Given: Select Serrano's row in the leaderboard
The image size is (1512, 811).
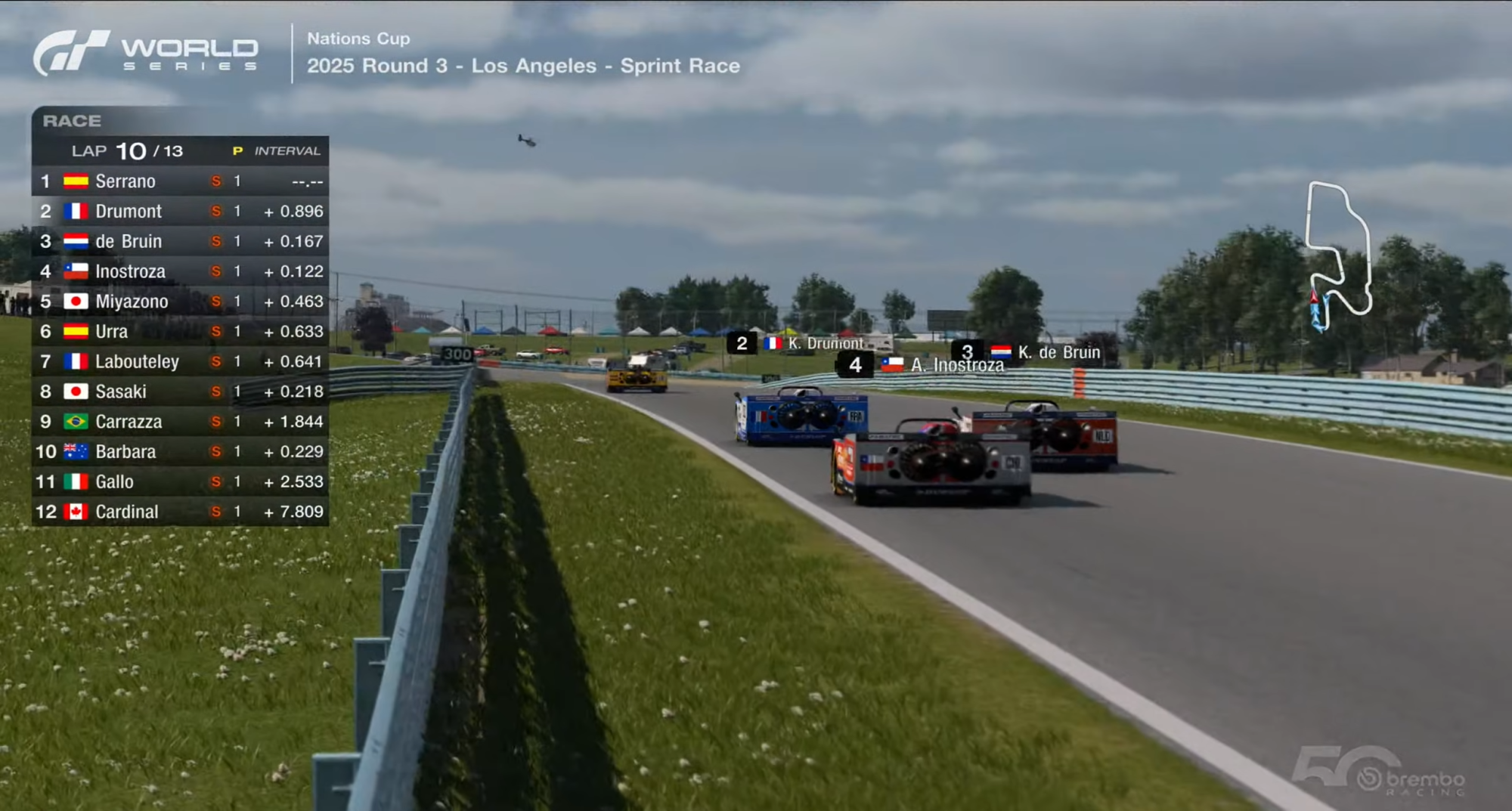Looking at the screenshot, I should point(180,181).
